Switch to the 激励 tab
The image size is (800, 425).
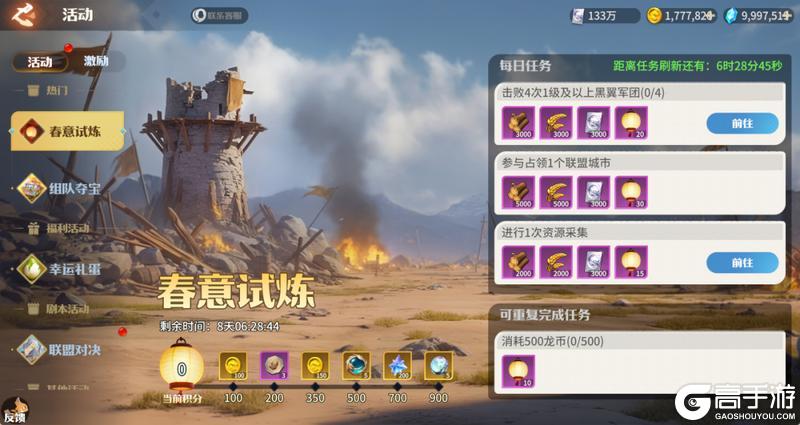96,61
